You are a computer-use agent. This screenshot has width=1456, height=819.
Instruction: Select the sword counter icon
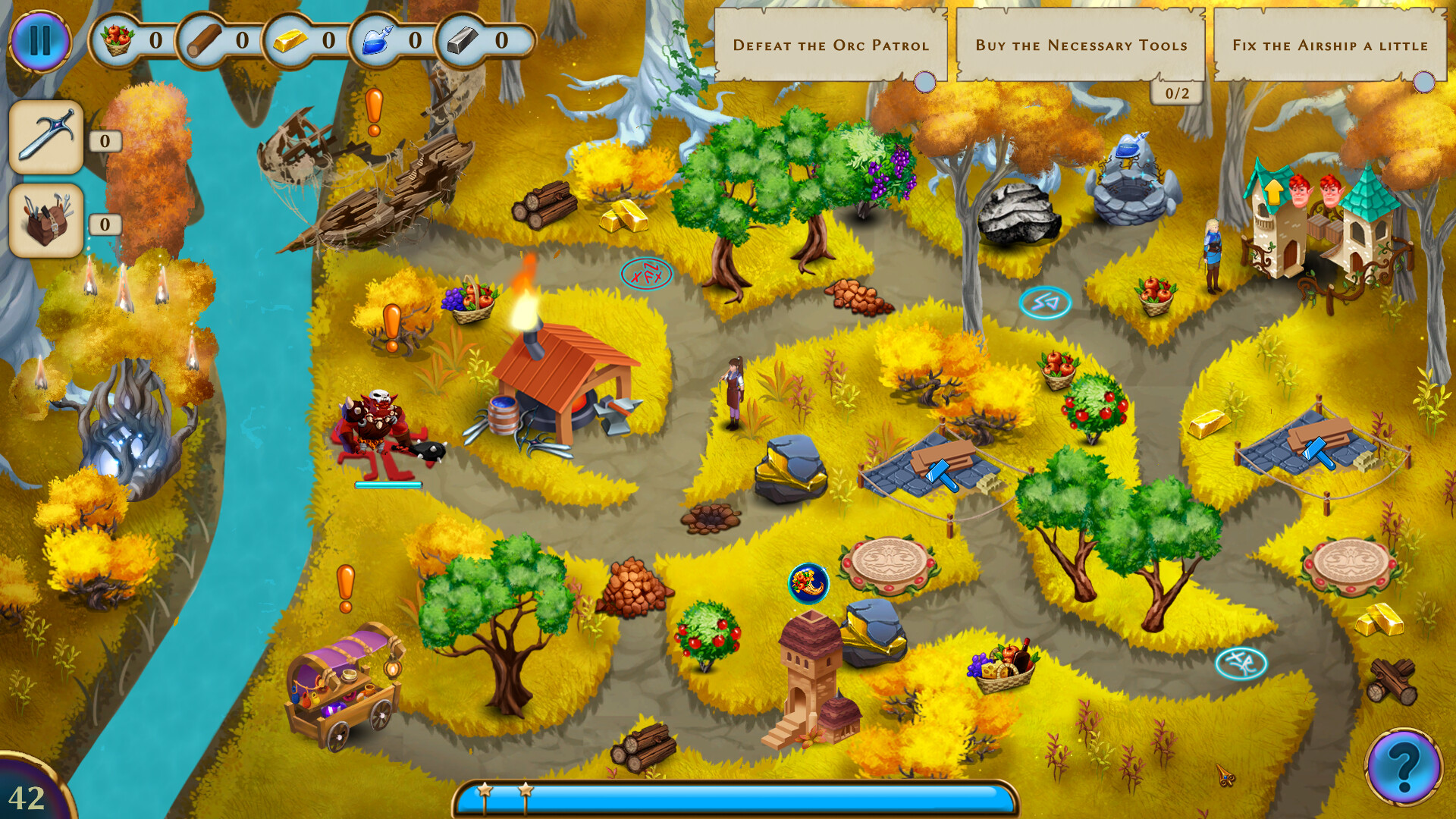(47, 138)
